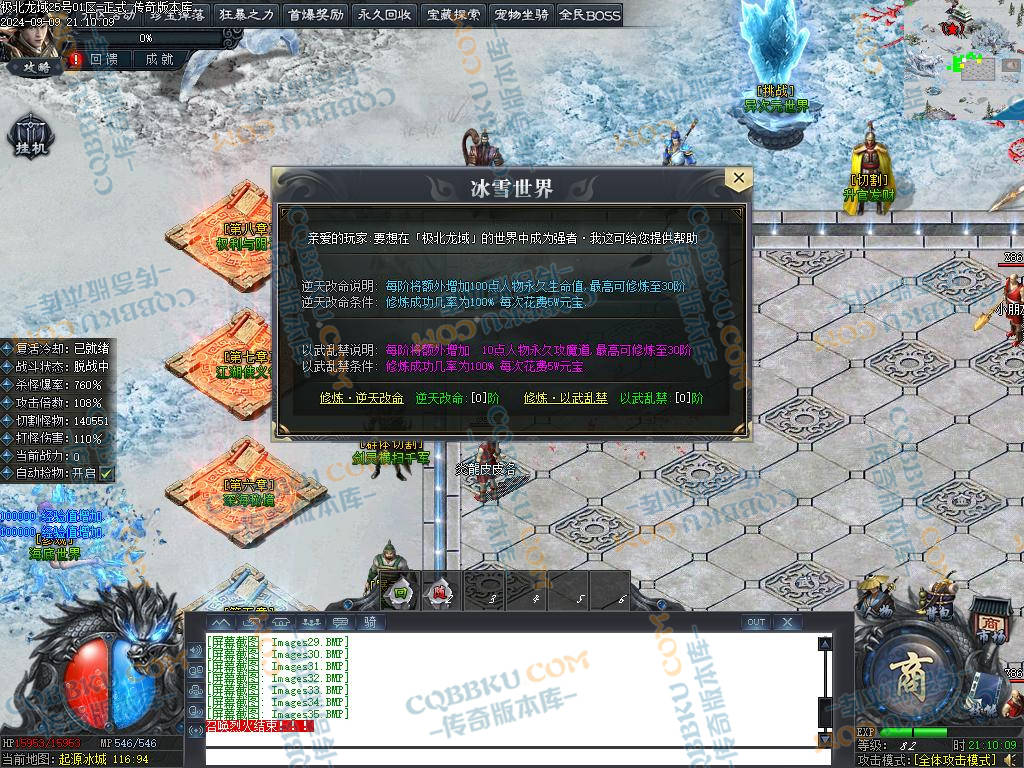Open the 全民BOSS menu
This screenshot has height=768, width=1024.
(590, 15)
